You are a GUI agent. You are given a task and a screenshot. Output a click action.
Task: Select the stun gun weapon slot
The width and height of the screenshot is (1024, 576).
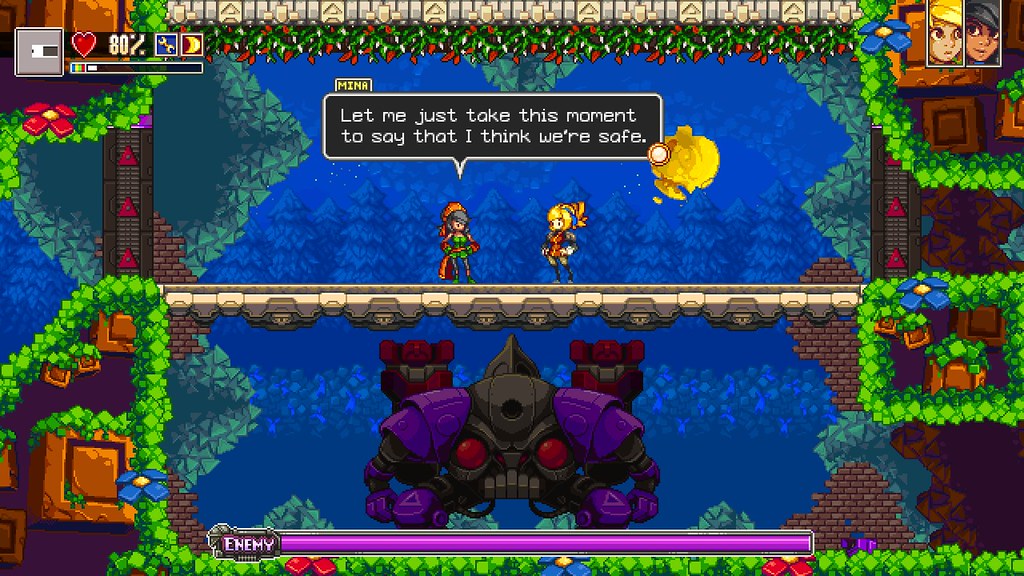[39, 51]
